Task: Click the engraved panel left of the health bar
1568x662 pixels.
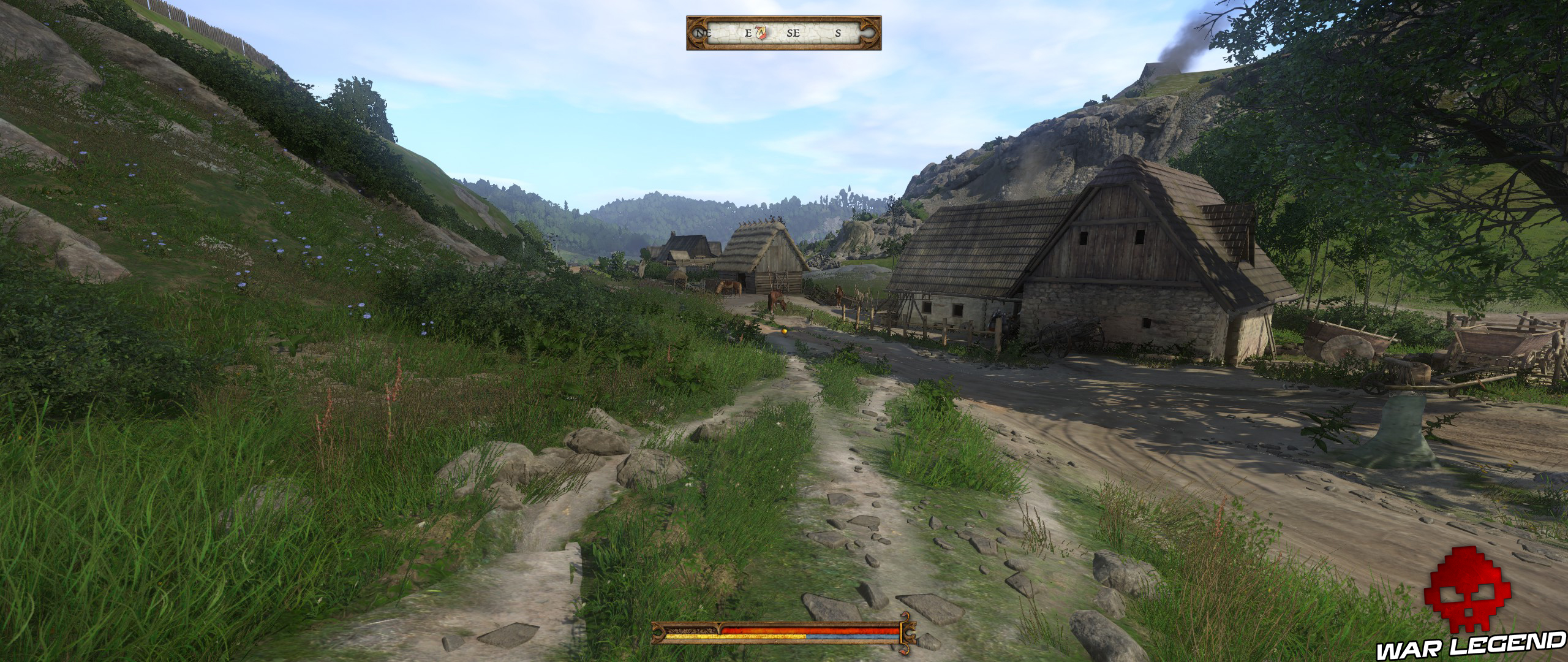Action: [x=689, y=630]
